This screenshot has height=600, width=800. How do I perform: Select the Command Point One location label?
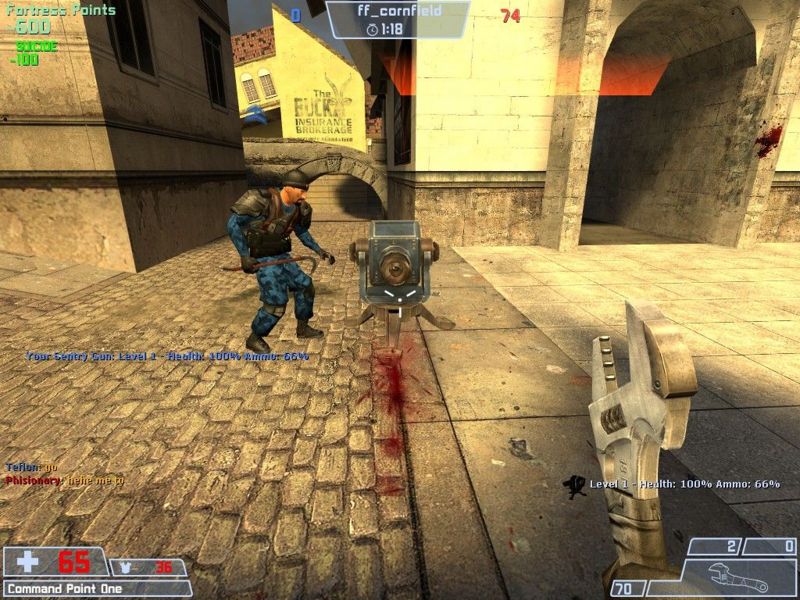tap(66, 589)
